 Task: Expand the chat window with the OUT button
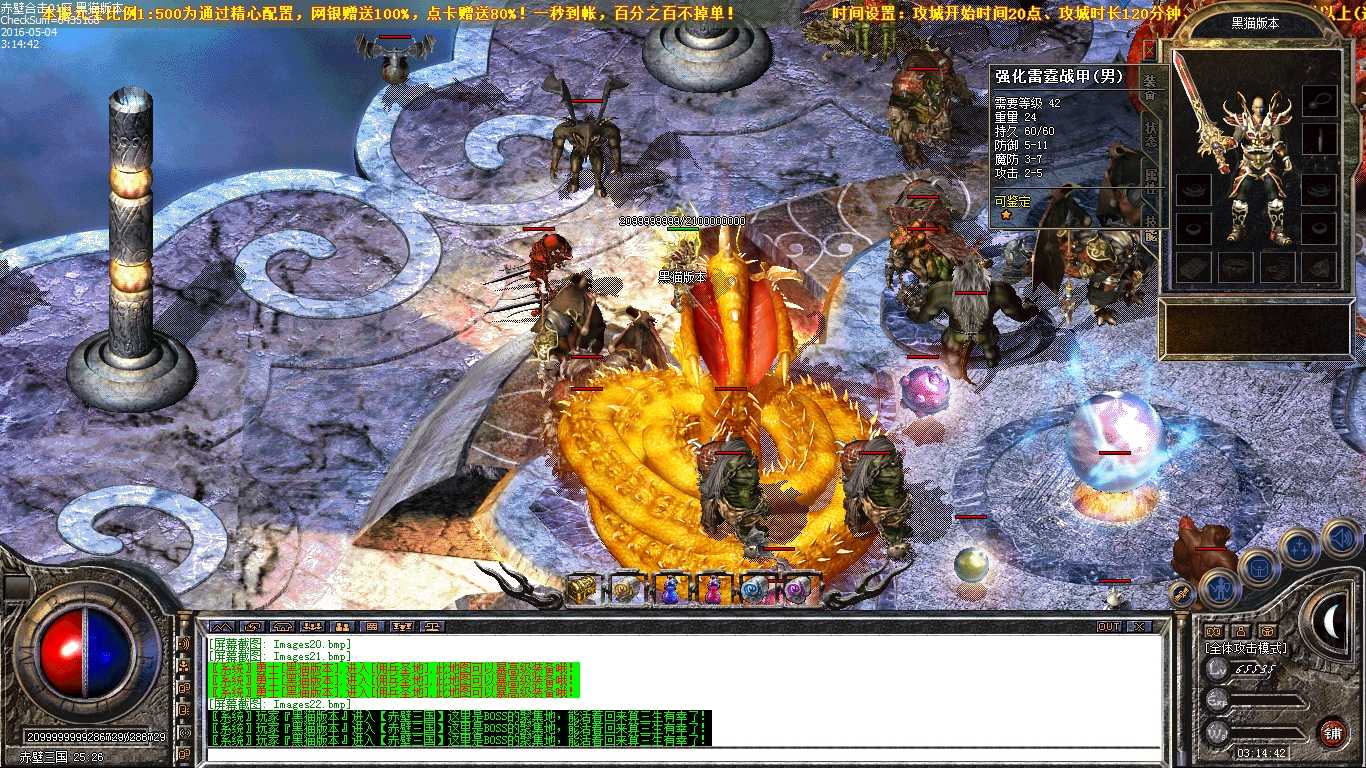click(x=1109, y=626)
